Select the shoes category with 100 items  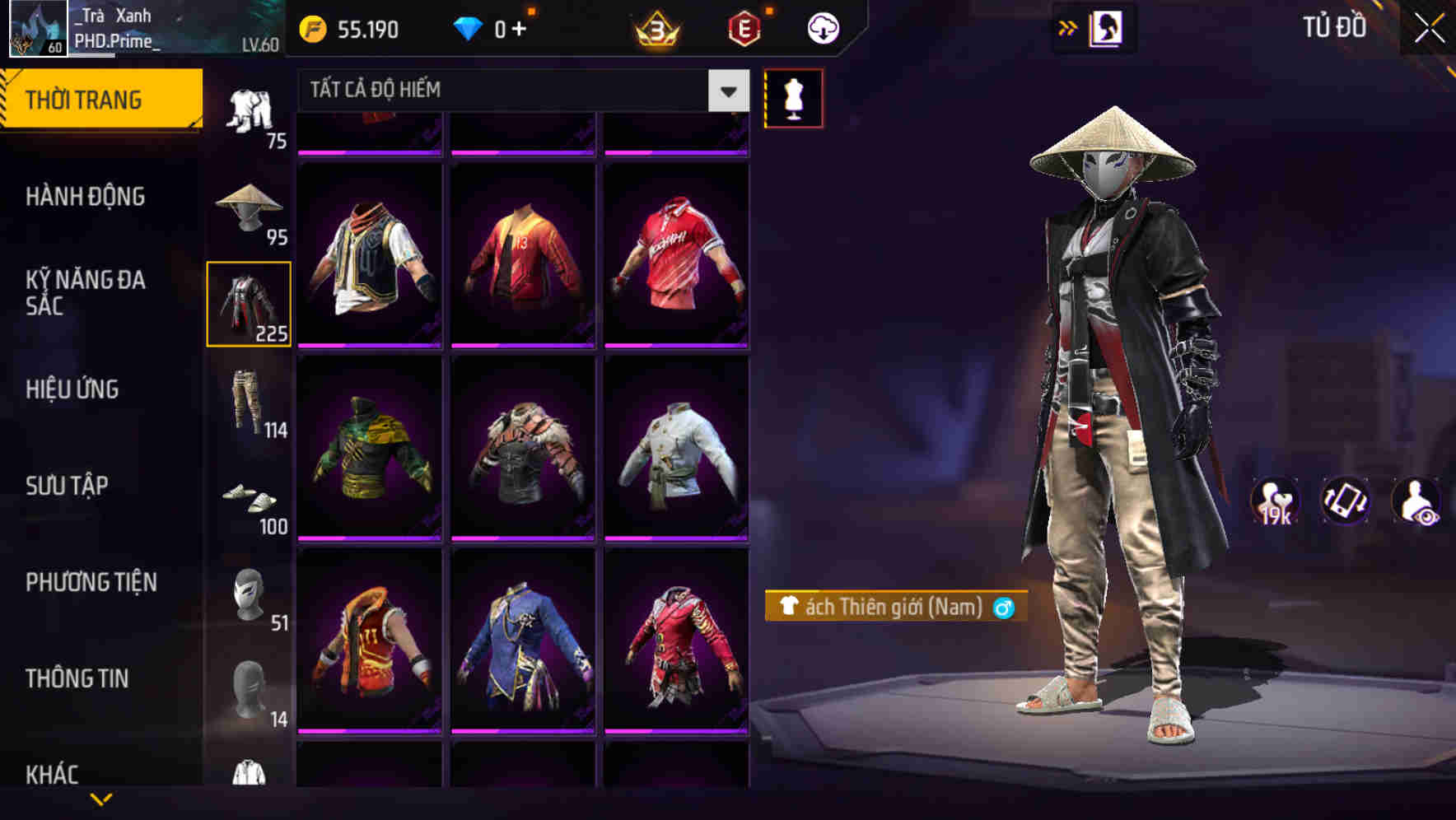250,501
